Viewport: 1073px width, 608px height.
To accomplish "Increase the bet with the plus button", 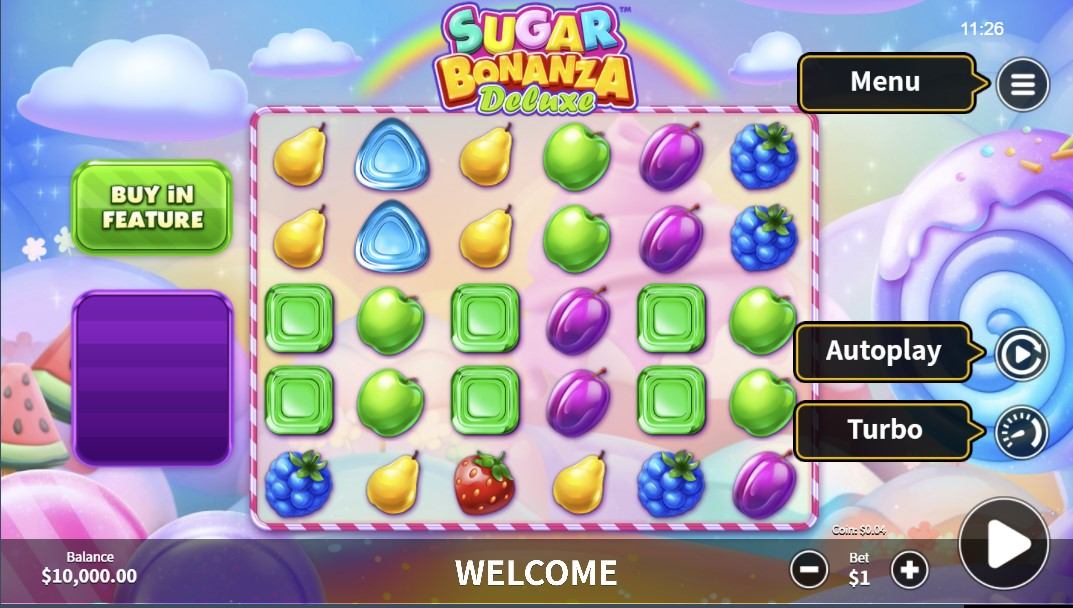I will tap(909, 570).
